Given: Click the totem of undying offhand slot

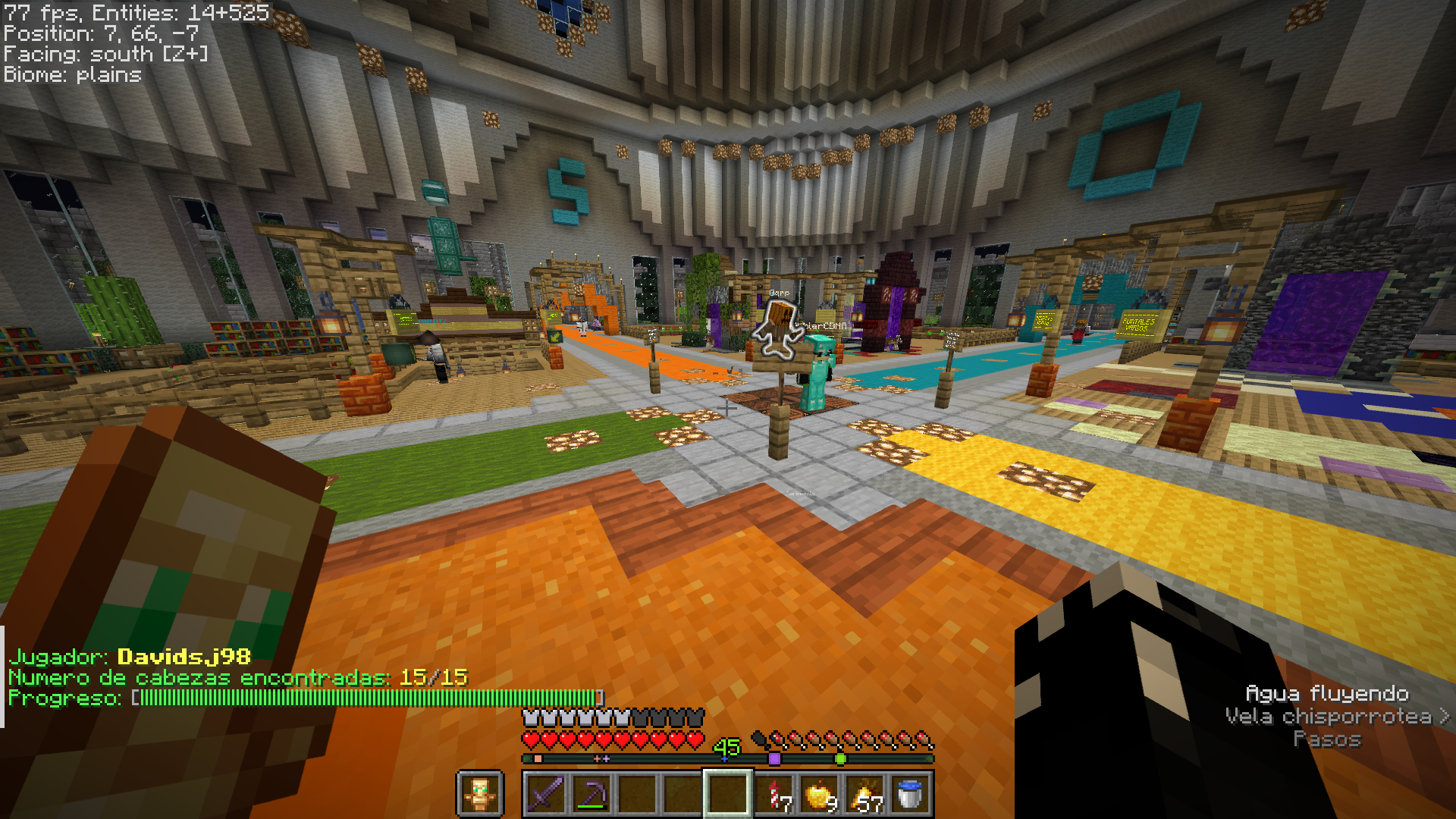Looking at the screenshot, I should (x=479, y=794).
